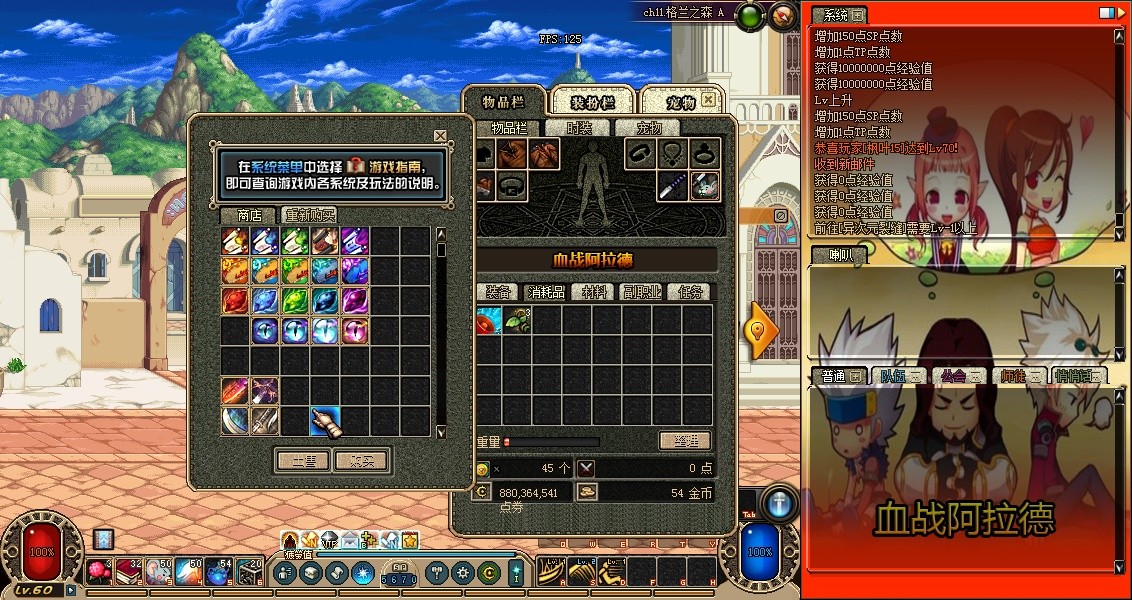
Task: Click the orange map pin arrow button
Action: (759, 332)
